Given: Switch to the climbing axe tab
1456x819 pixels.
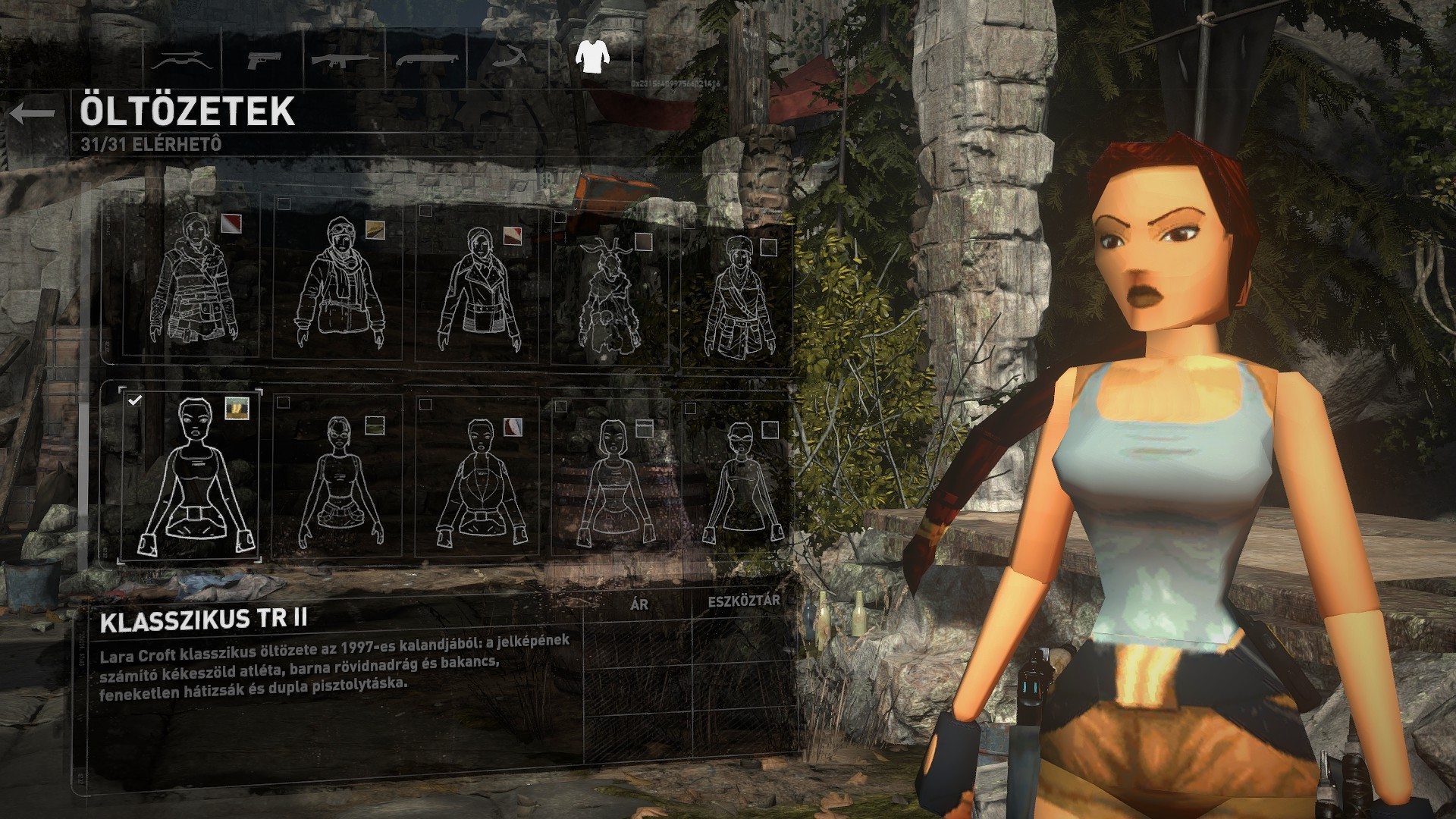Looking at the screenshot, I should coord(510,58).
